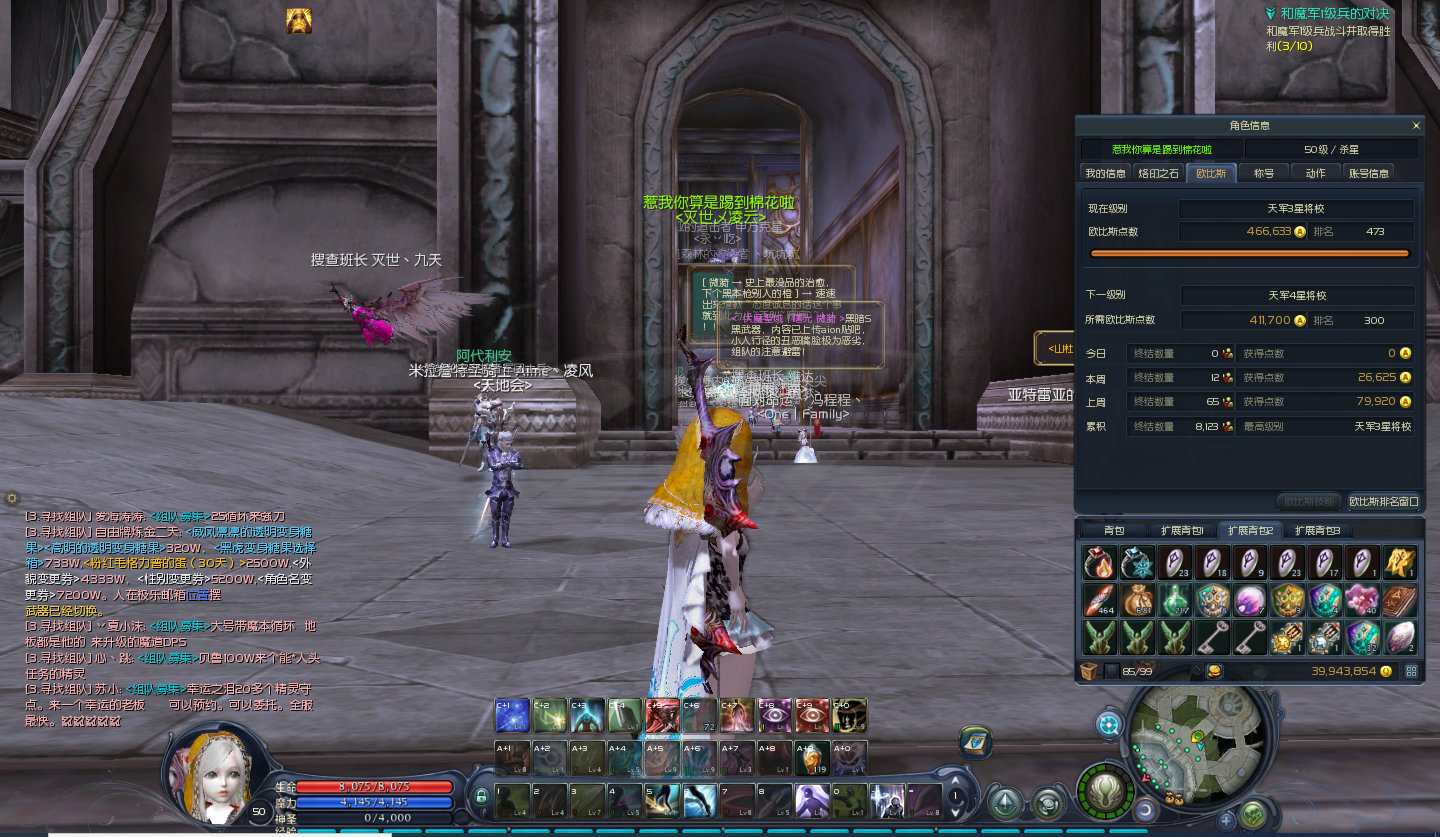Show the 动作 actions tab
1440x837 pixels.
tap(1315, 173)
